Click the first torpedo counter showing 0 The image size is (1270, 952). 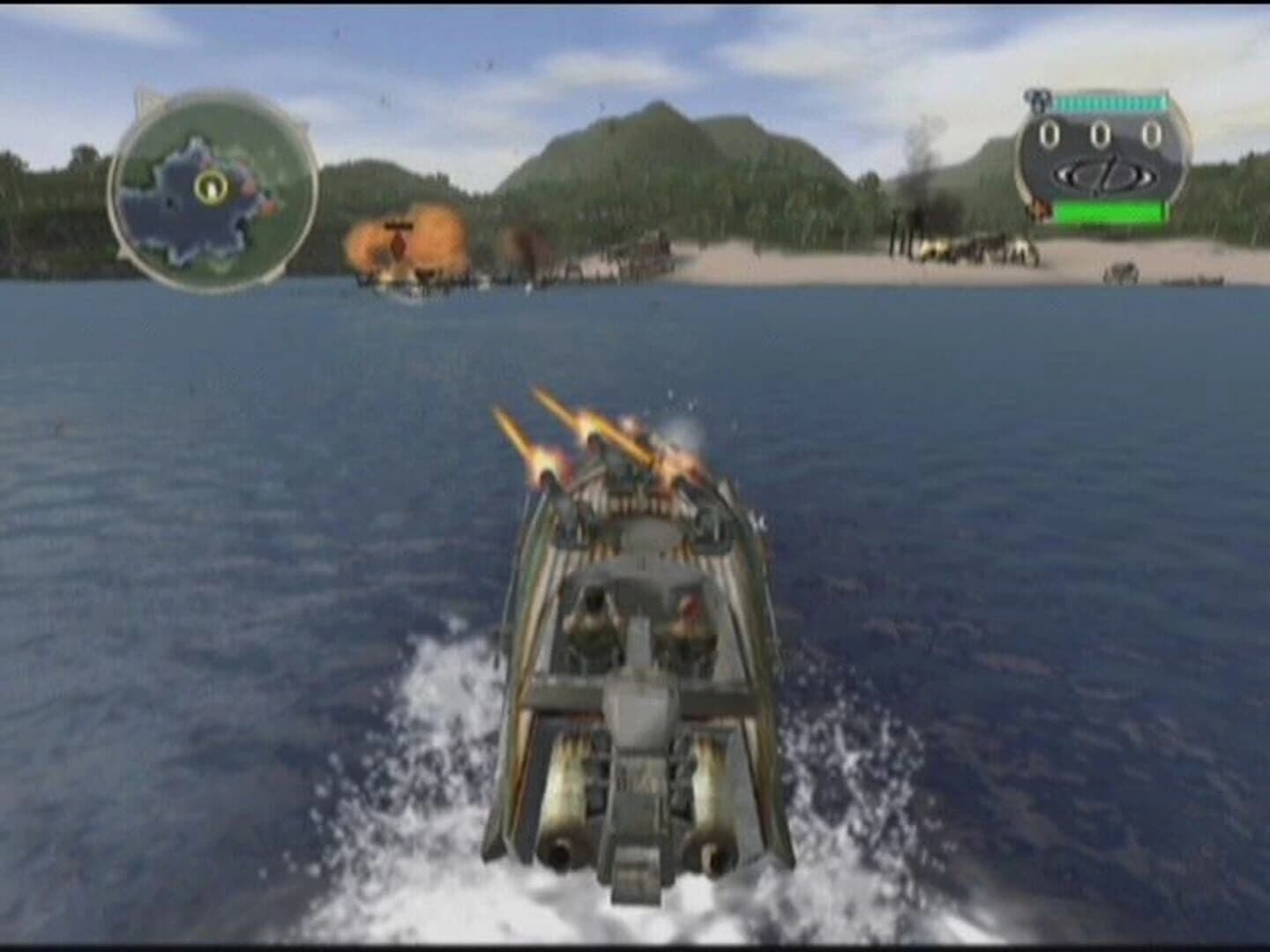point(1049,134)
